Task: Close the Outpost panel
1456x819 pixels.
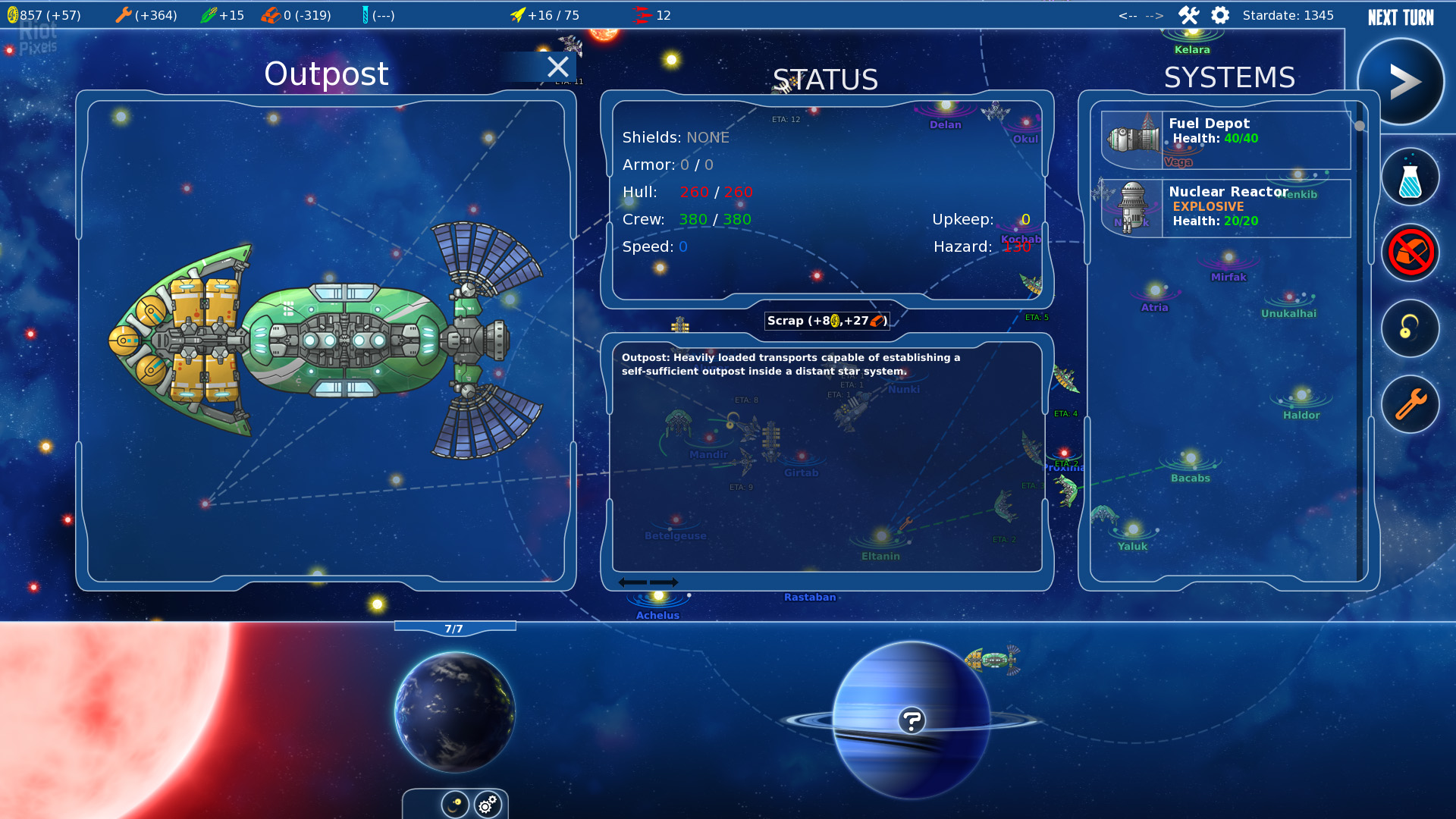Action: (x=558, y=67)
